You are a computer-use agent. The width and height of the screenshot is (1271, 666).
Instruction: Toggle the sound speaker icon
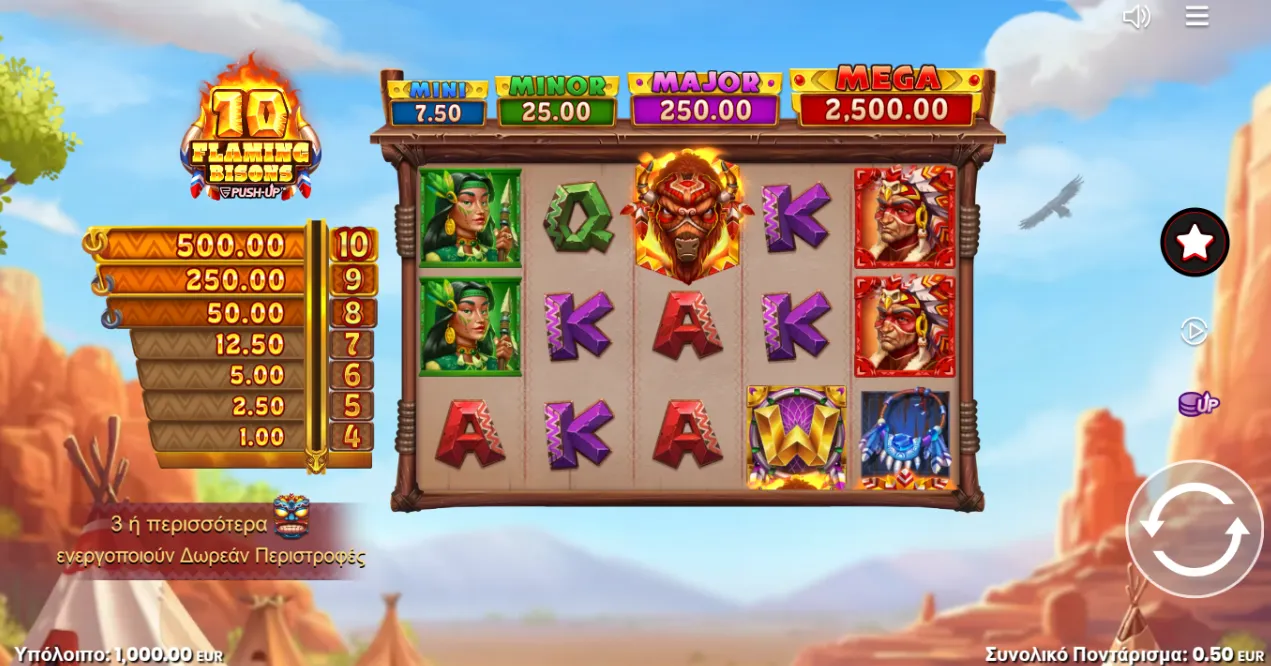[x=1136, y=17]
